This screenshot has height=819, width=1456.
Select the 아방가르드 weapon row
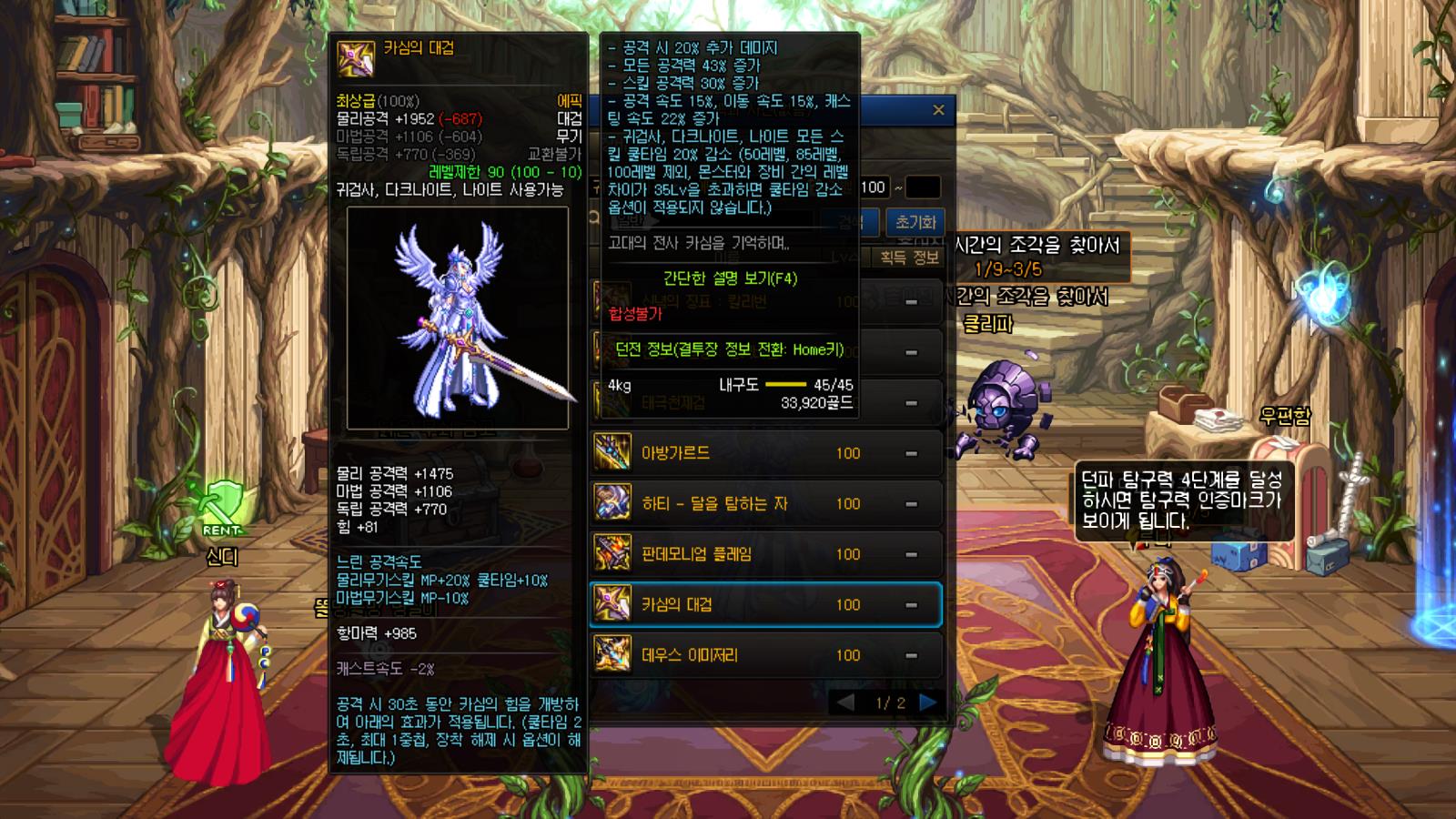(x=764, y=453)
